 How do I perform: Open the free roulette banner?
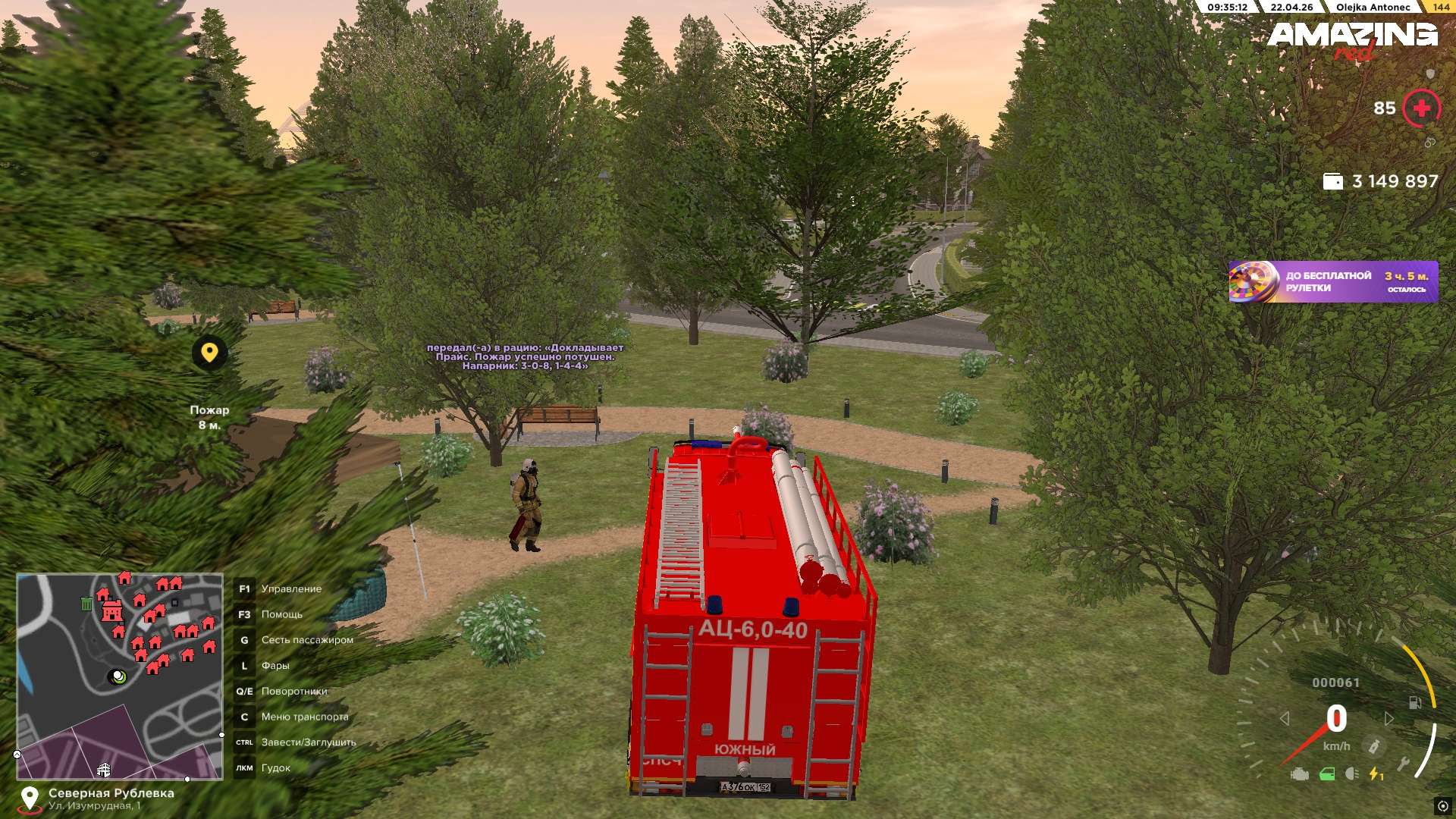coord(1332,282)
